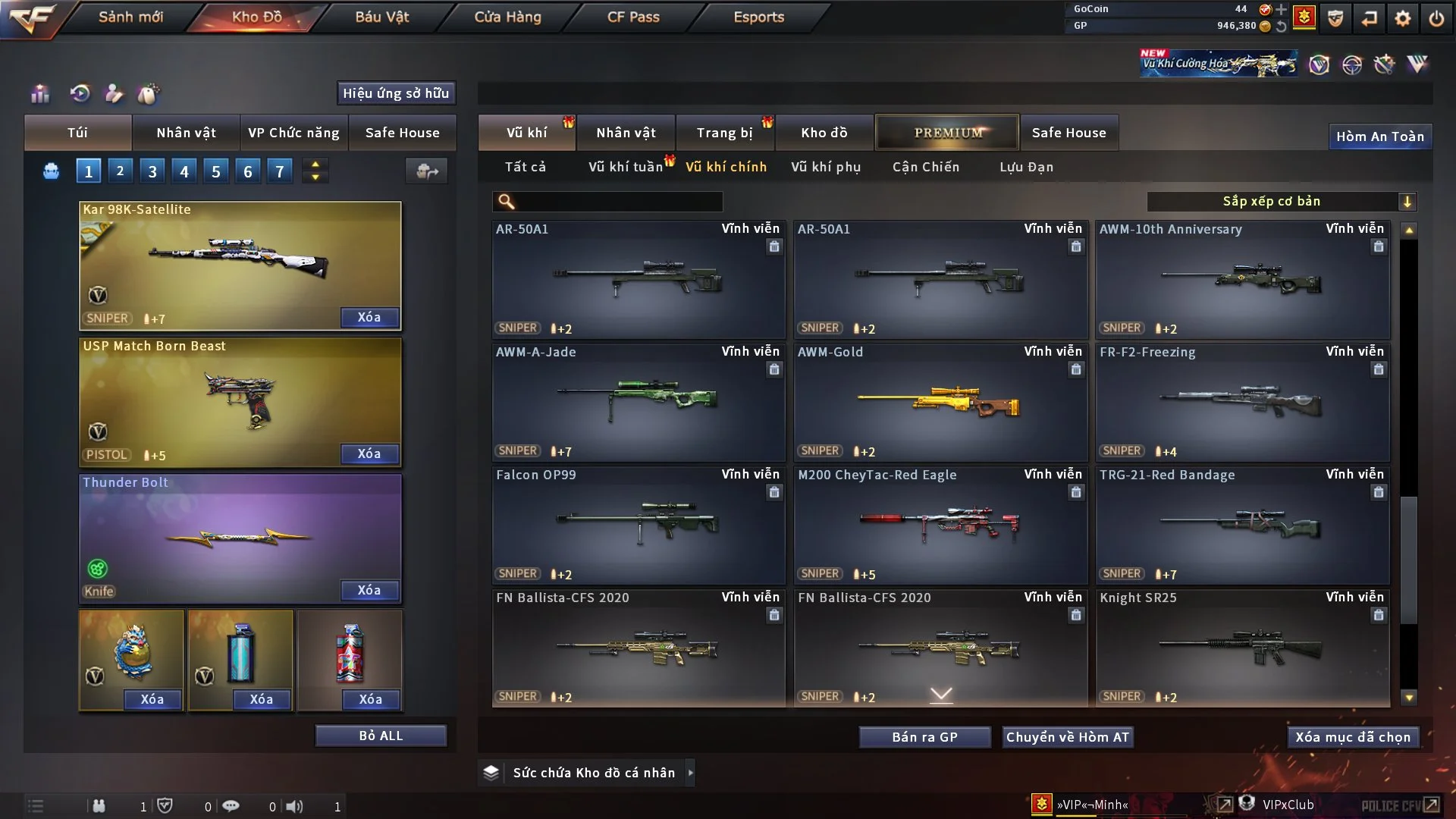
Task: Switch to the Nhân vật bag tab
Action: [186, 133]
